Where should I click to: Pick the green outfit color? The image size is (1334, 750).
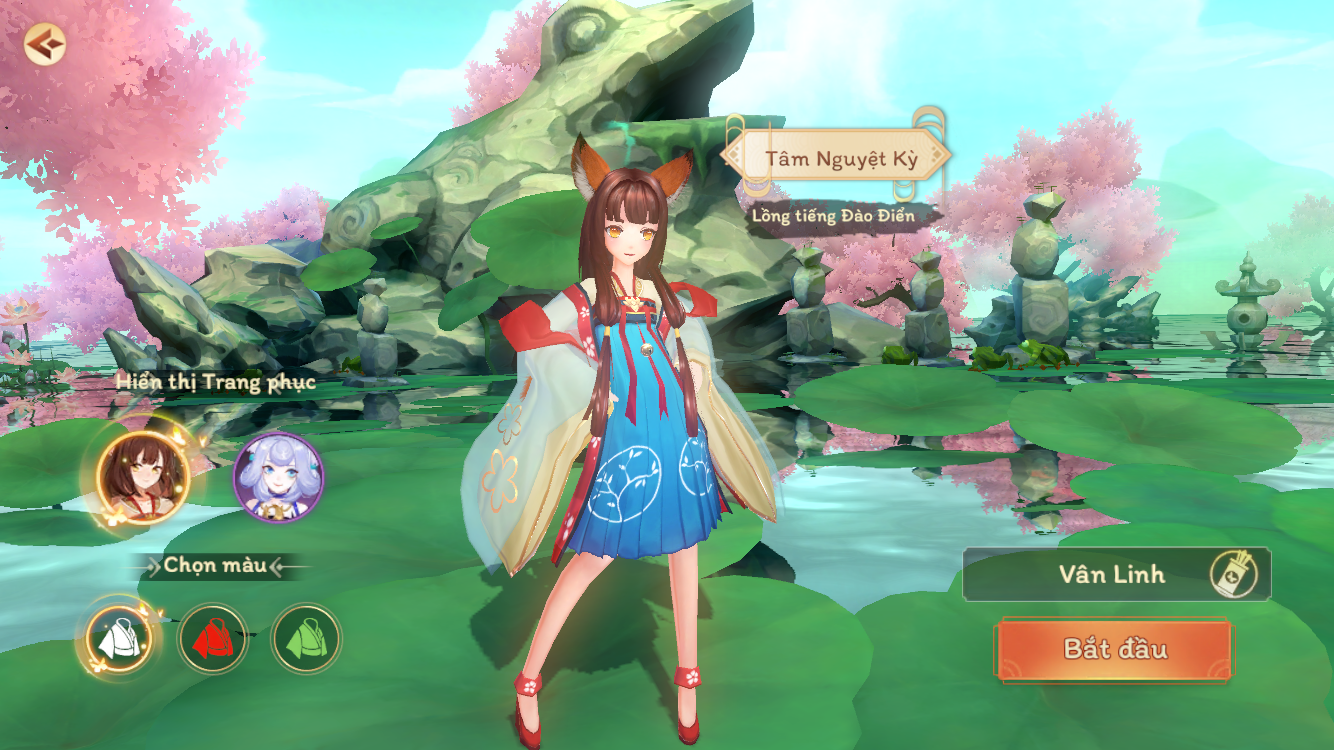pos(306,638)
